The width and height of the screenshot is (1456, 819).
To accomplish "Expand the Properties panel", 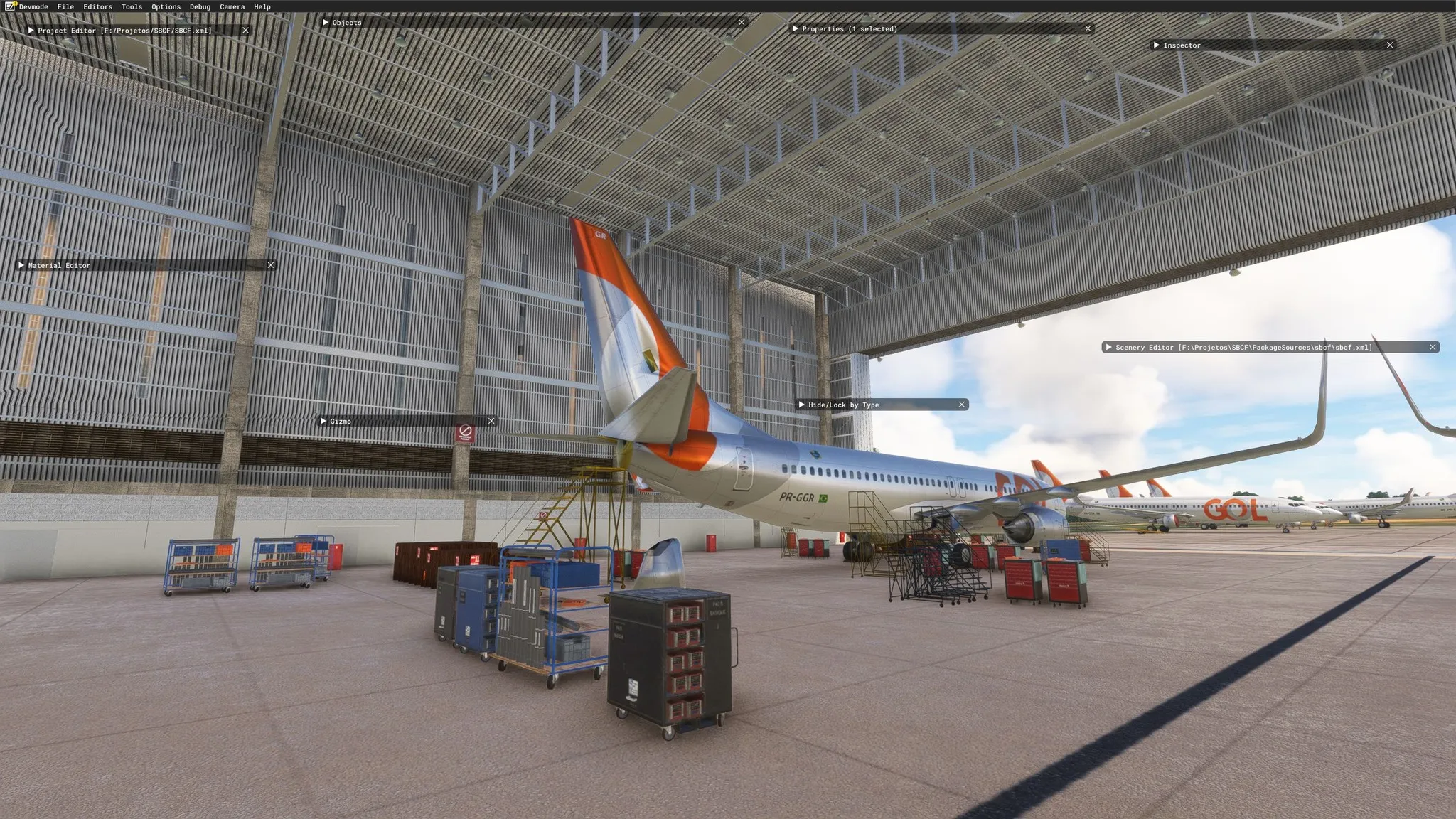I will tap(795, 29).
